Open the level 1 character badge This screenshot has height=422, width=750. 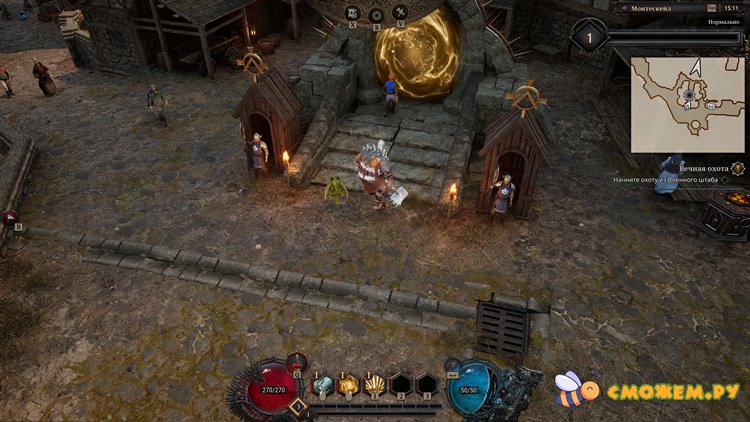[589, 37]
